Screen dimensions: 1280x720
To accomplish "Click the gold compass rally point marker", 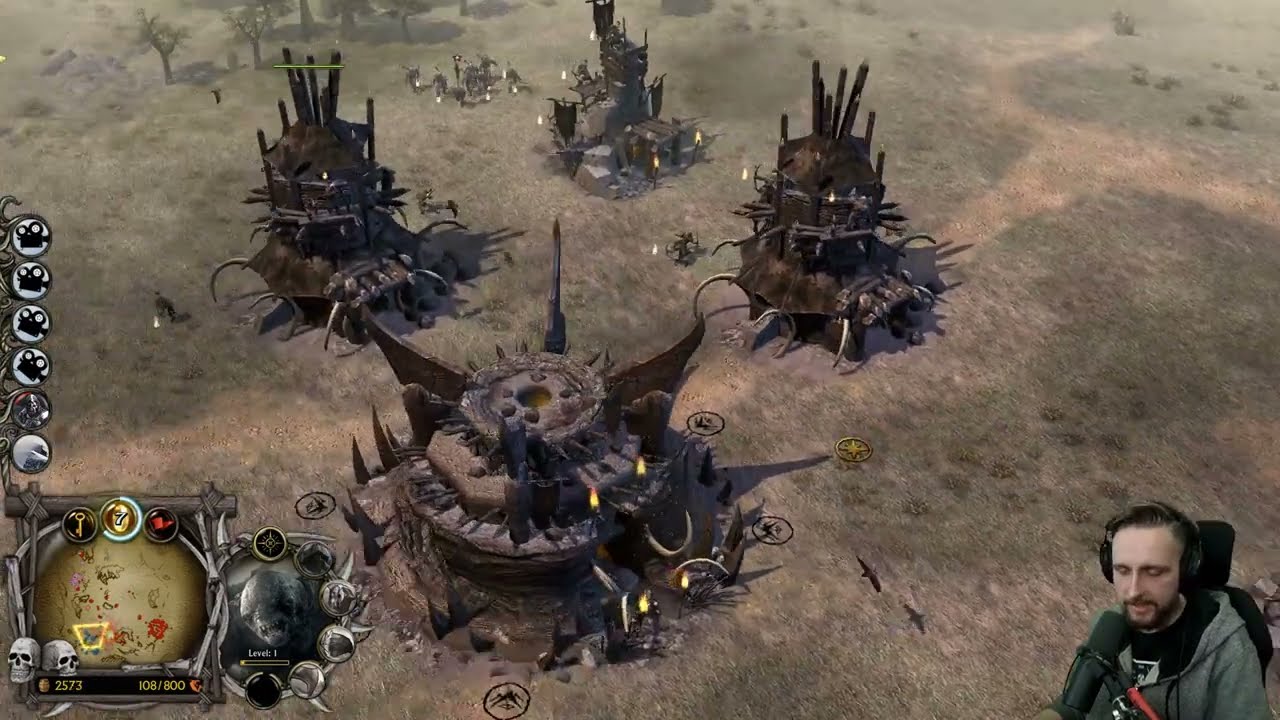I will 853,450.
